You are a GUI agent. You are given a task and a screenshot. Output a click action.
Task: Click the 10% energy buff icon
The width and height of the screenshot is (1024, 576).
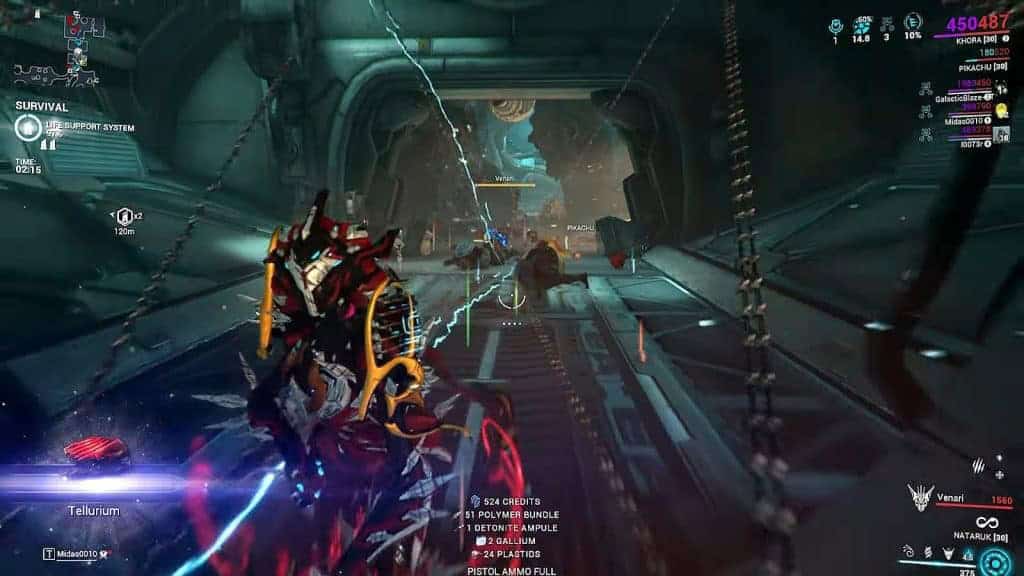[x=912, y=24]
